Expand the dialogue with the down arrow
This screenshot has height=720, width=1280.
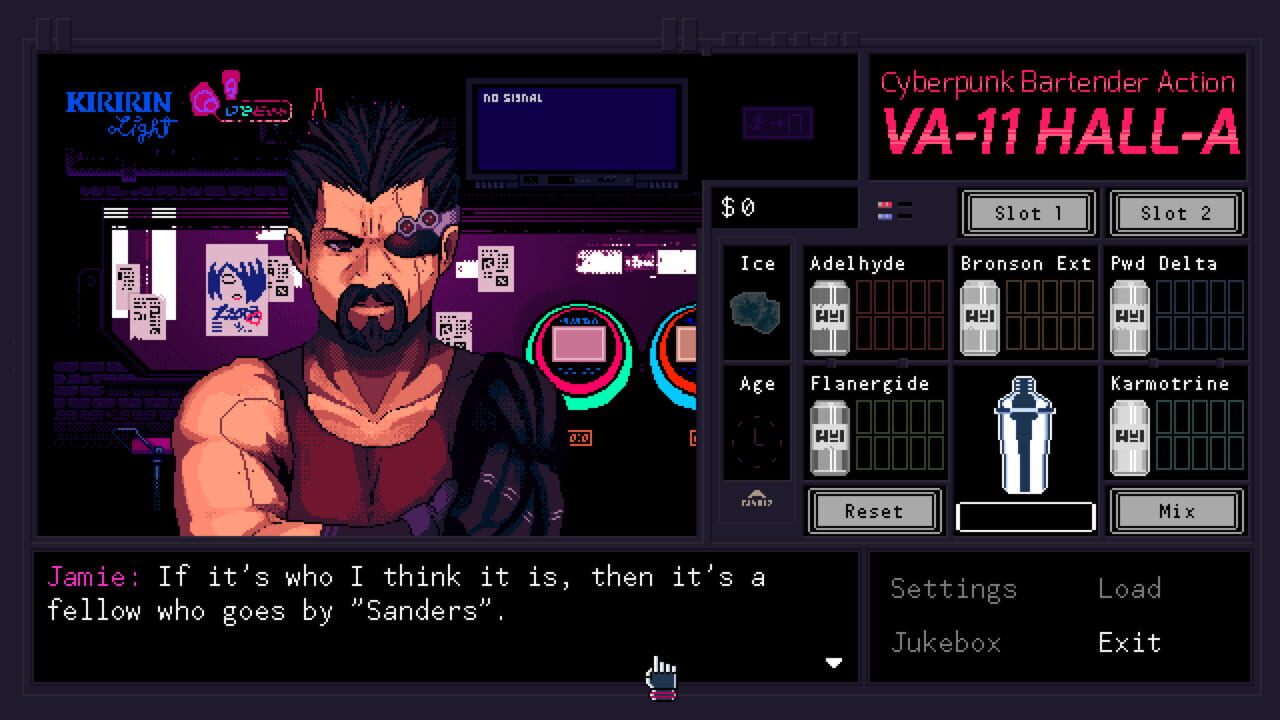835,663
